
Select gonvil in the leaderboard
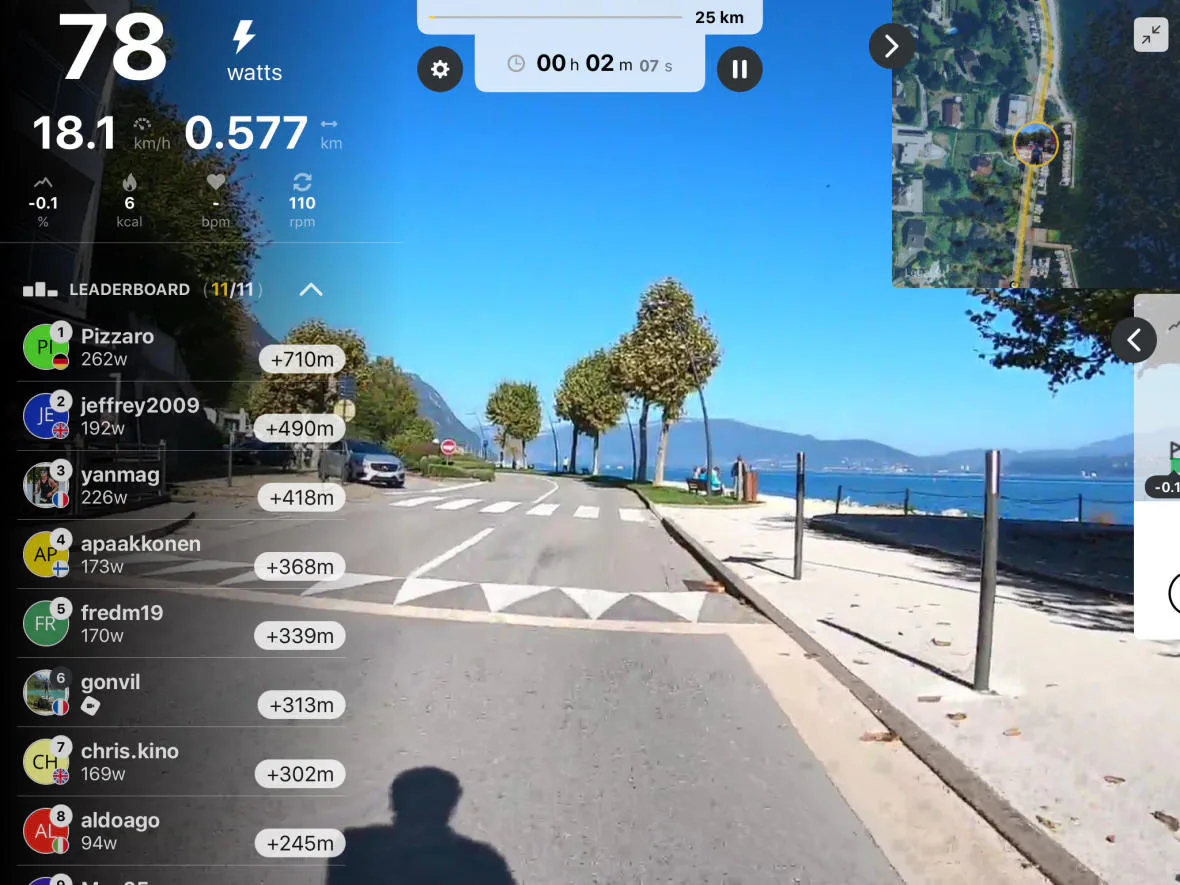[180, 692]
